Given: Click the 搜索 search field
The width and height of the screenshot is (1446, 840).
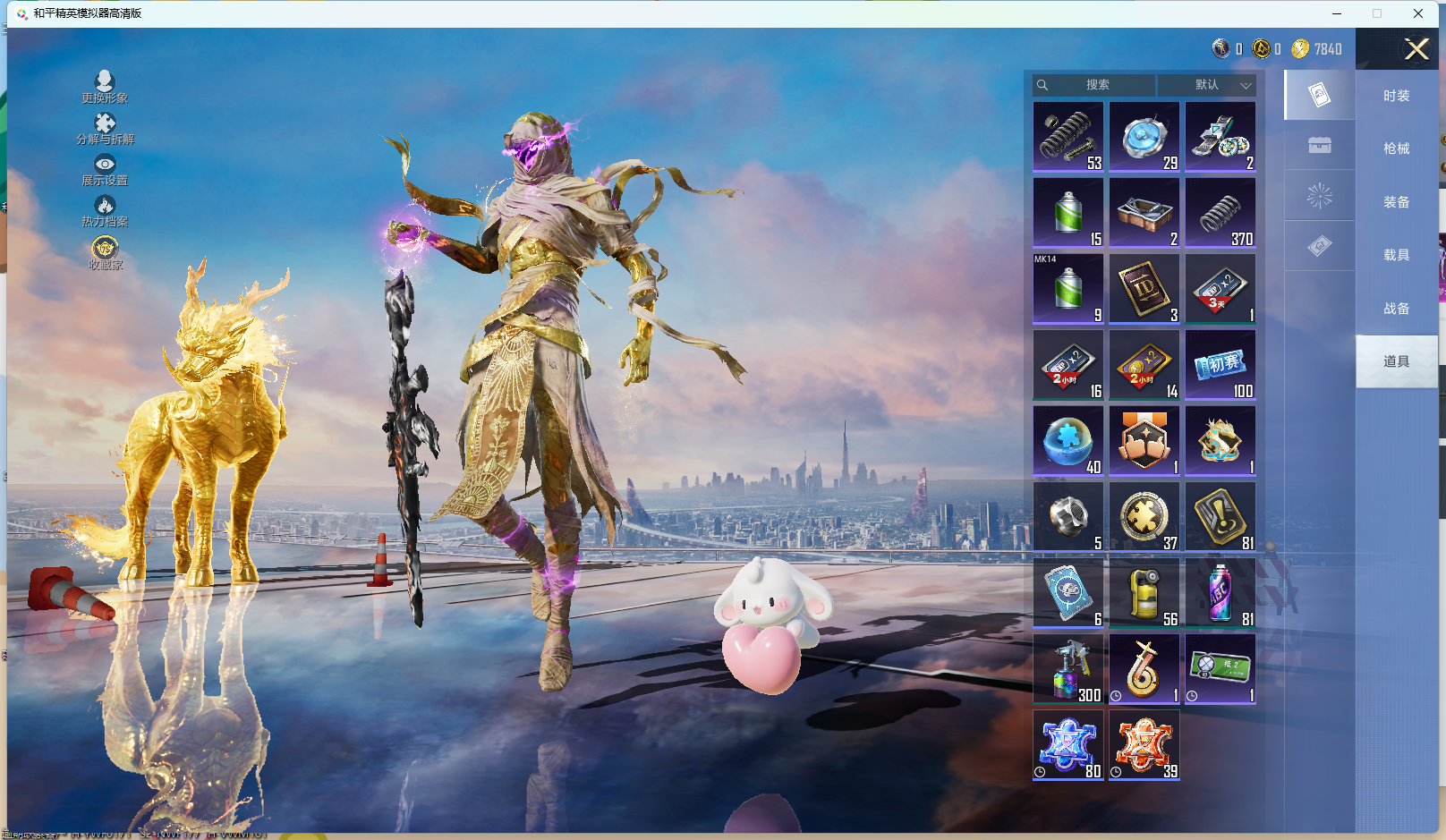Looking at the screenshot, I should [x=1097, y=85].
